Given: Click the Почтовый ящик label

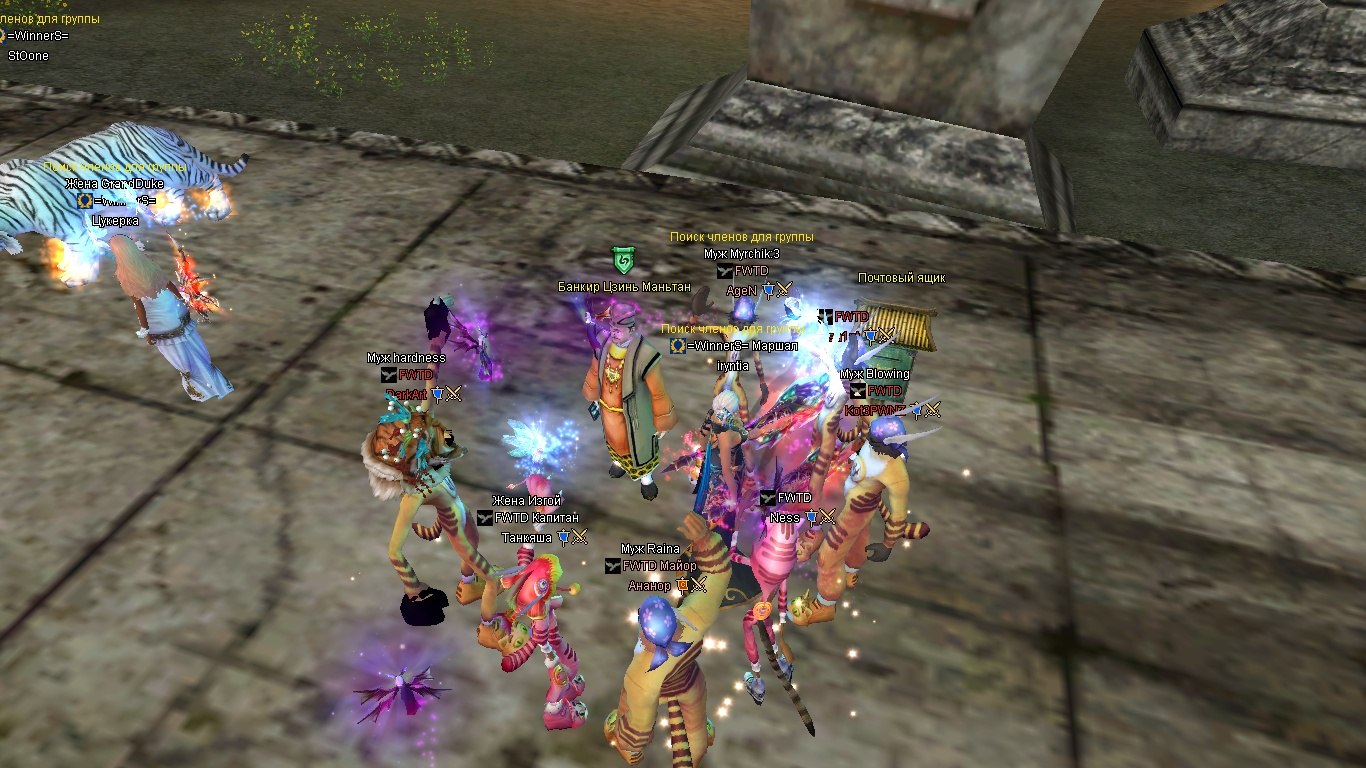Looking at the screenshot, I should 902,278.
